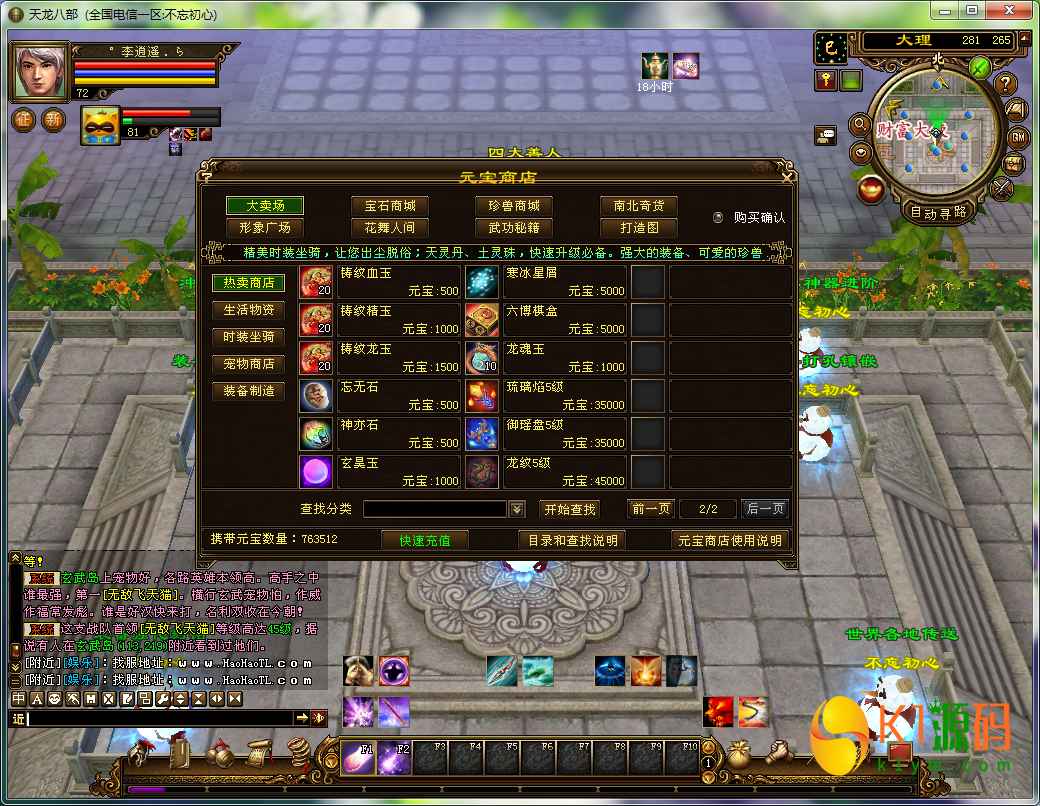
Task: Select the 时装坐骑 category
Action: pos(249,337)
